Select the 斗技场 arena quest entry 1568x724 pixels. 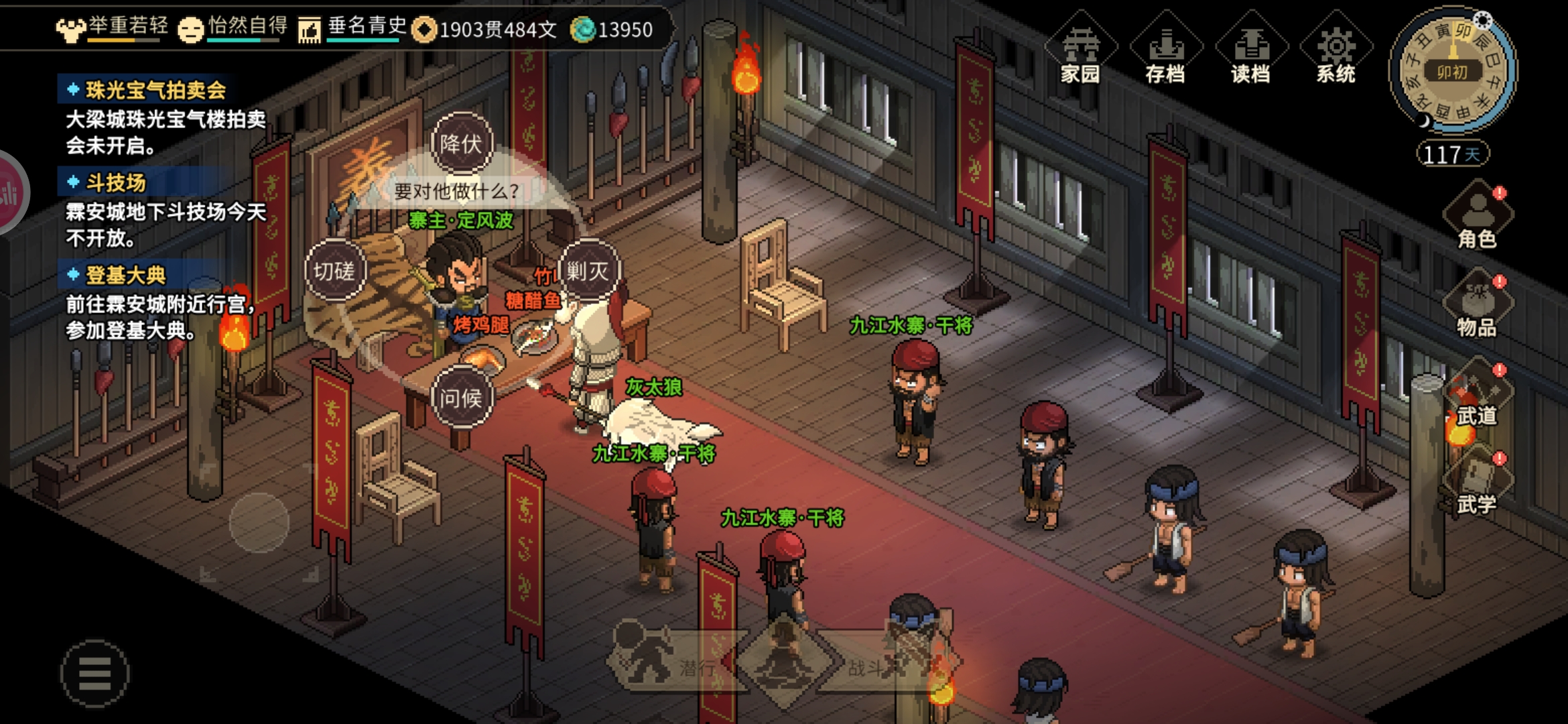click(x=115, y=182)
